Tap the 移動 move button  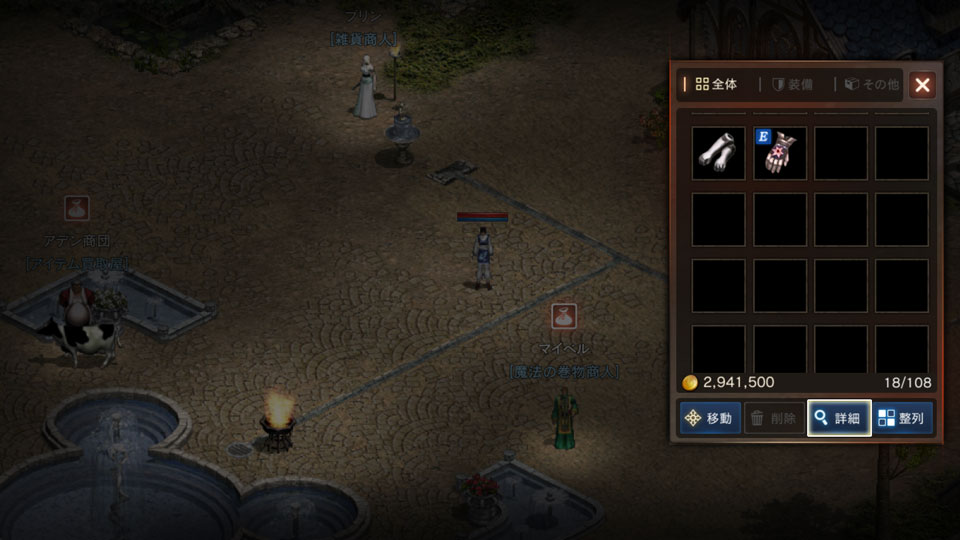click(710, 418)
